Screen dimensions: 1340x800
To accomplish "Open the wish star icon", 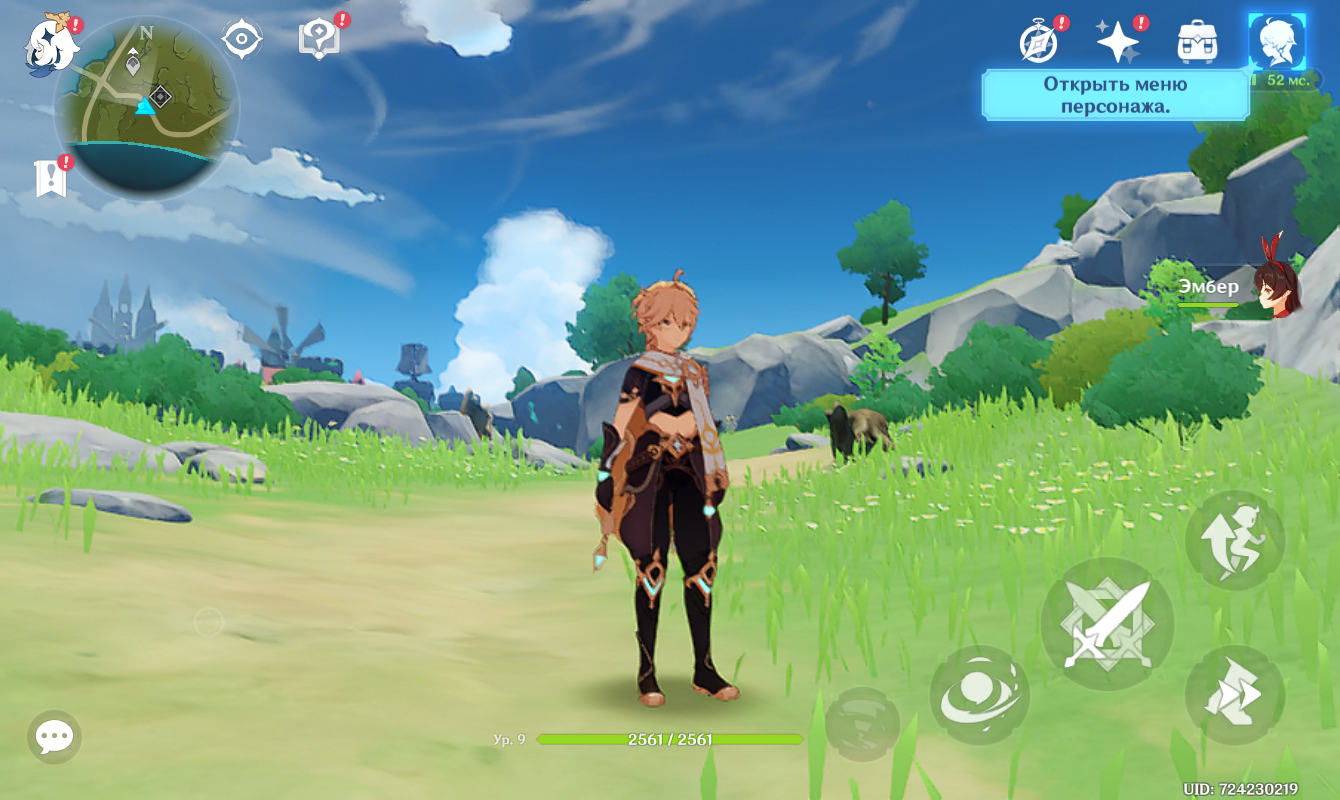I will pyautogui.click(x=1117, y=42).
